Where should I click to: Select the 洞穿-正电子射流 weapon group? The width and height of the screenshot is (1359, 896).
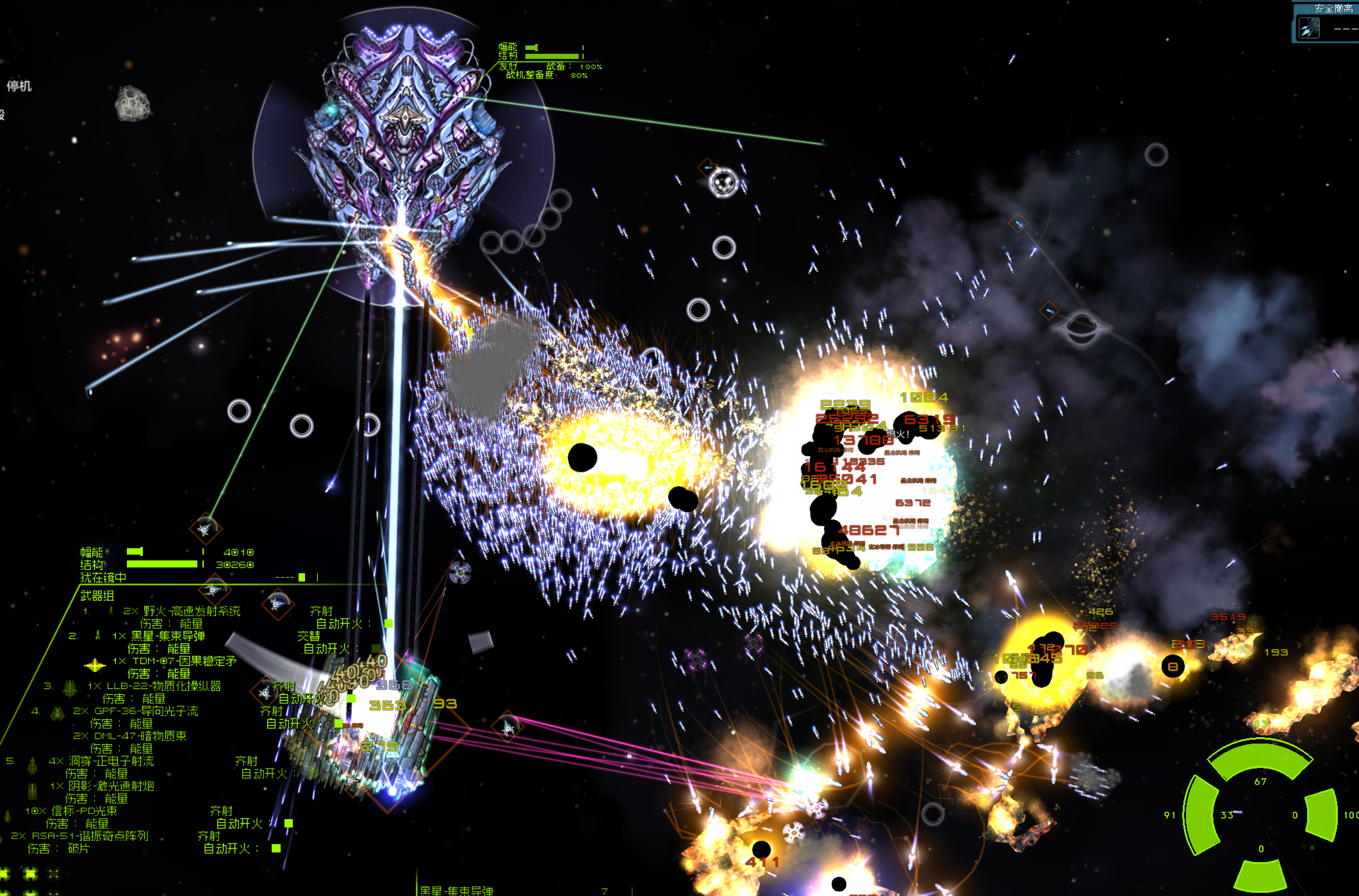111,761
